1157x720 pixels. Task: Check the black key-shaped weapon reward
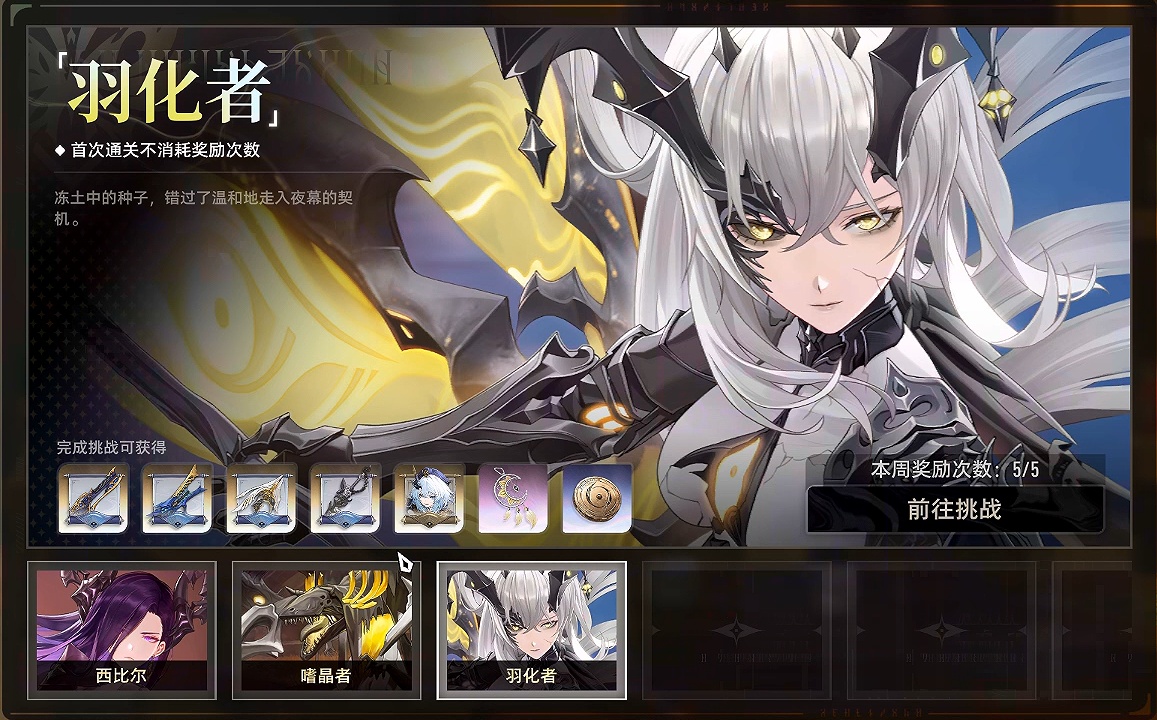coord(345,498)
